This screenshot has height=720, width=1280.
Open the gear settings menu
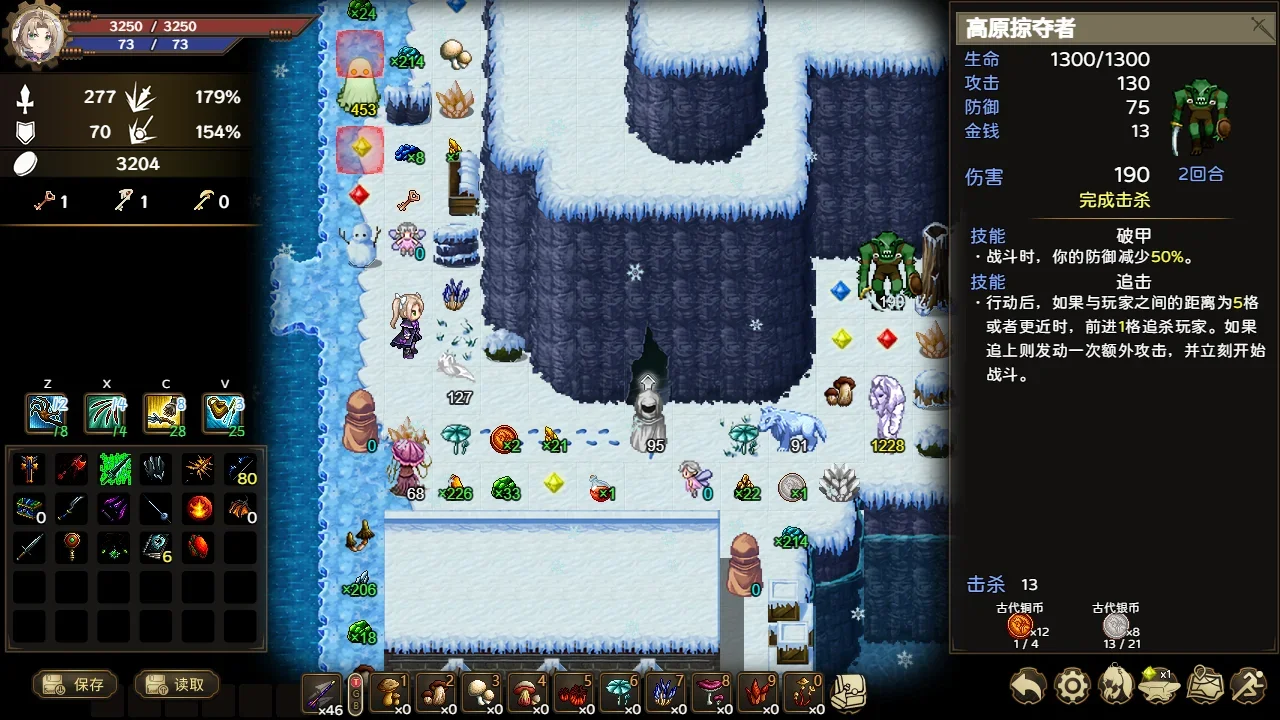[1072, 686]
